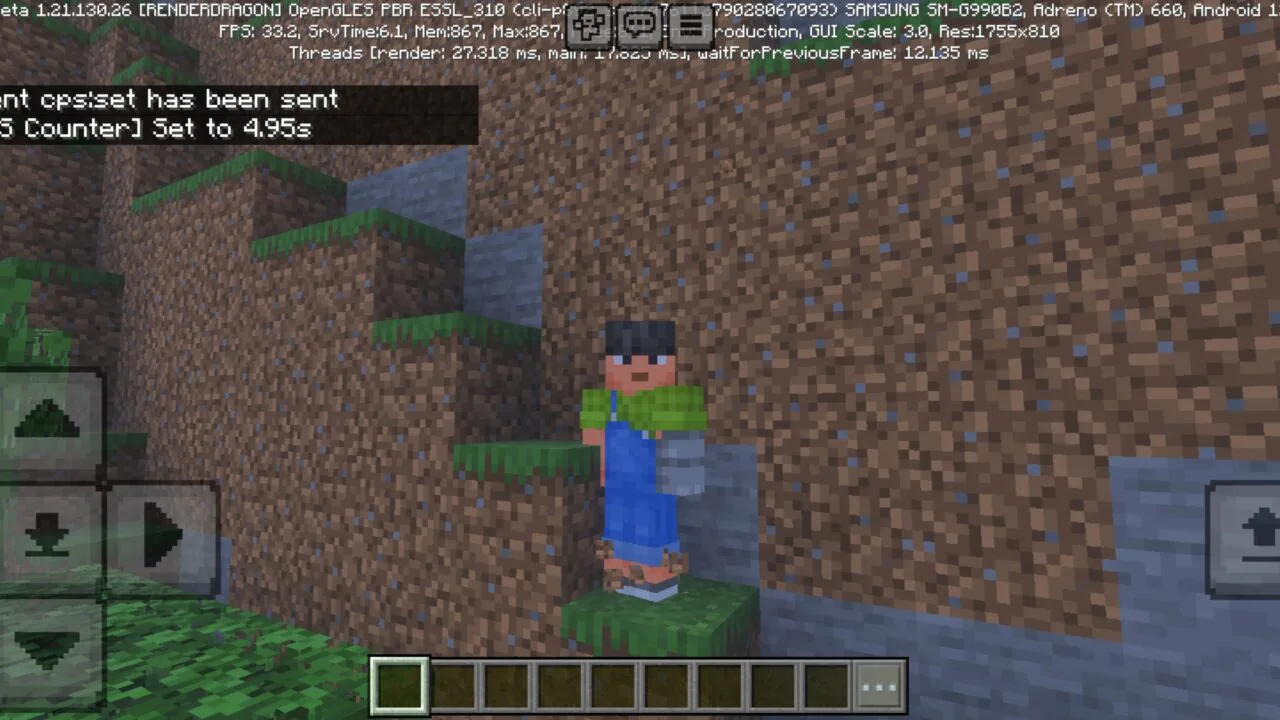Tap the '[Counter] Set to 4.95s' chat message
Viewport: 1280px width, 720px height.
(155, 128)
